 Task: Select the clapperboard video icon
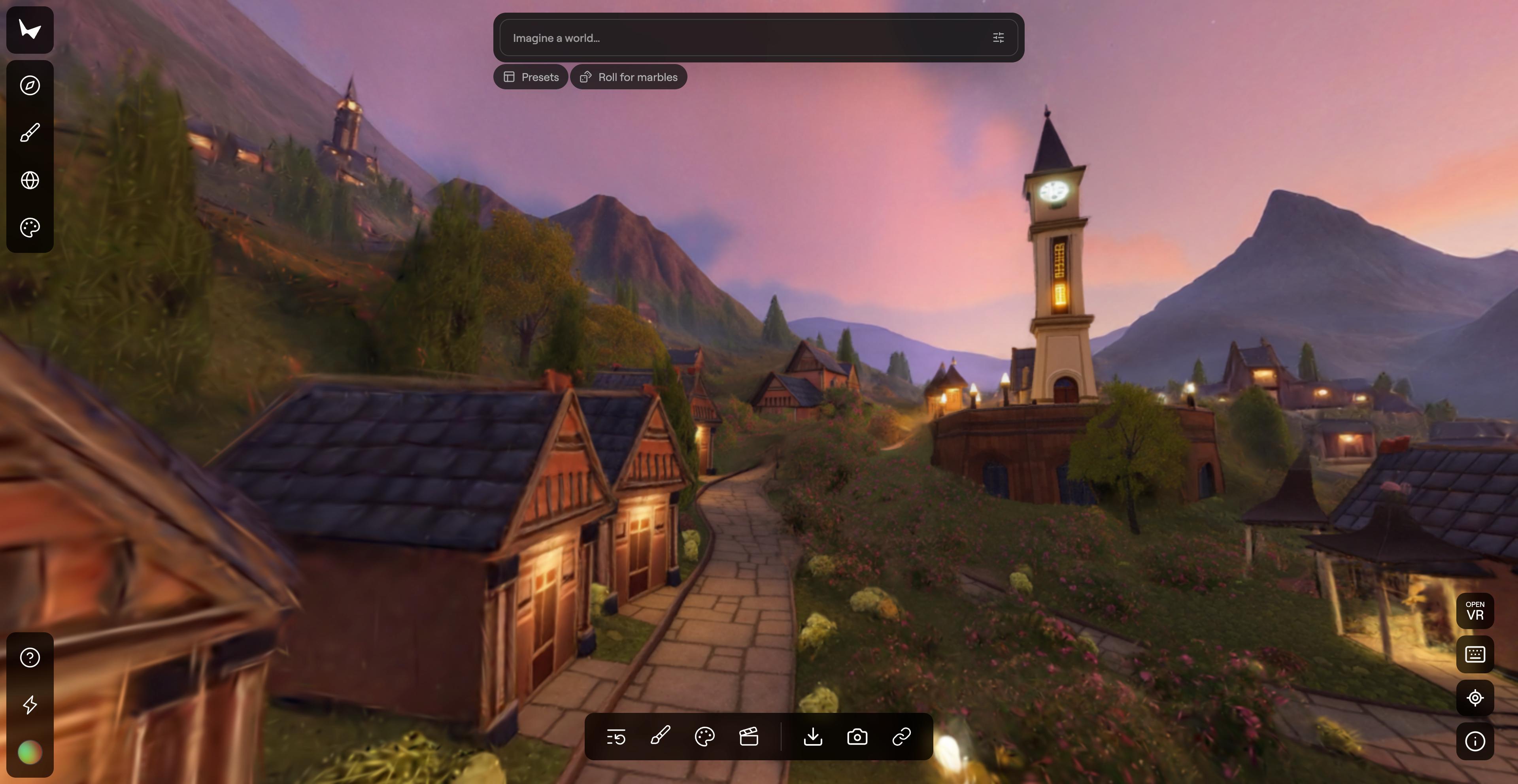pyautogui.click(x=748, y=737)
